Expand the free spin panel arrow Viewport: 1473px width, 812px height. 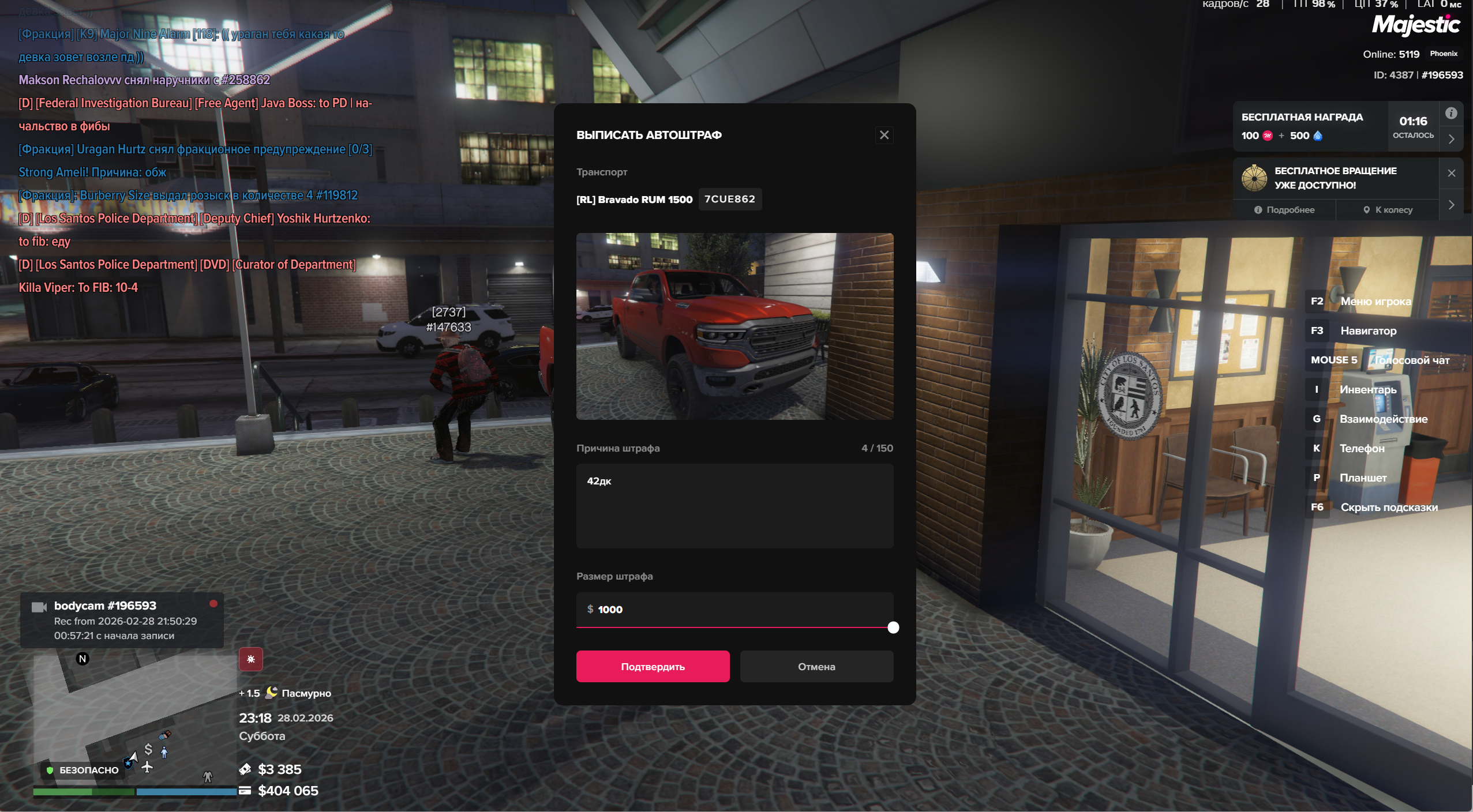(1452, 205)
